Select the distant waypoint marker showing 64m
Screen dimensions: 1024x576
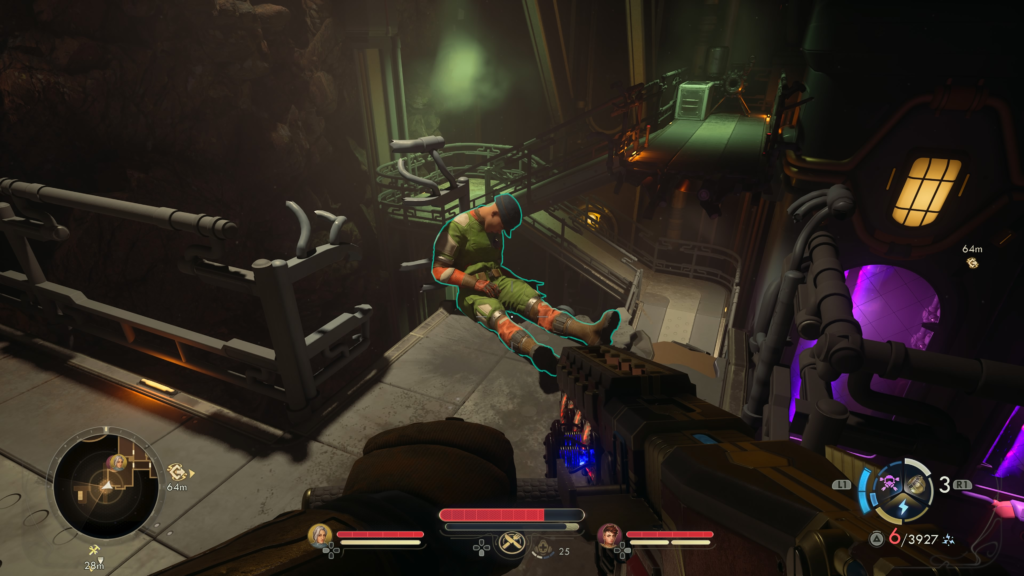click(x=972, y=263)
